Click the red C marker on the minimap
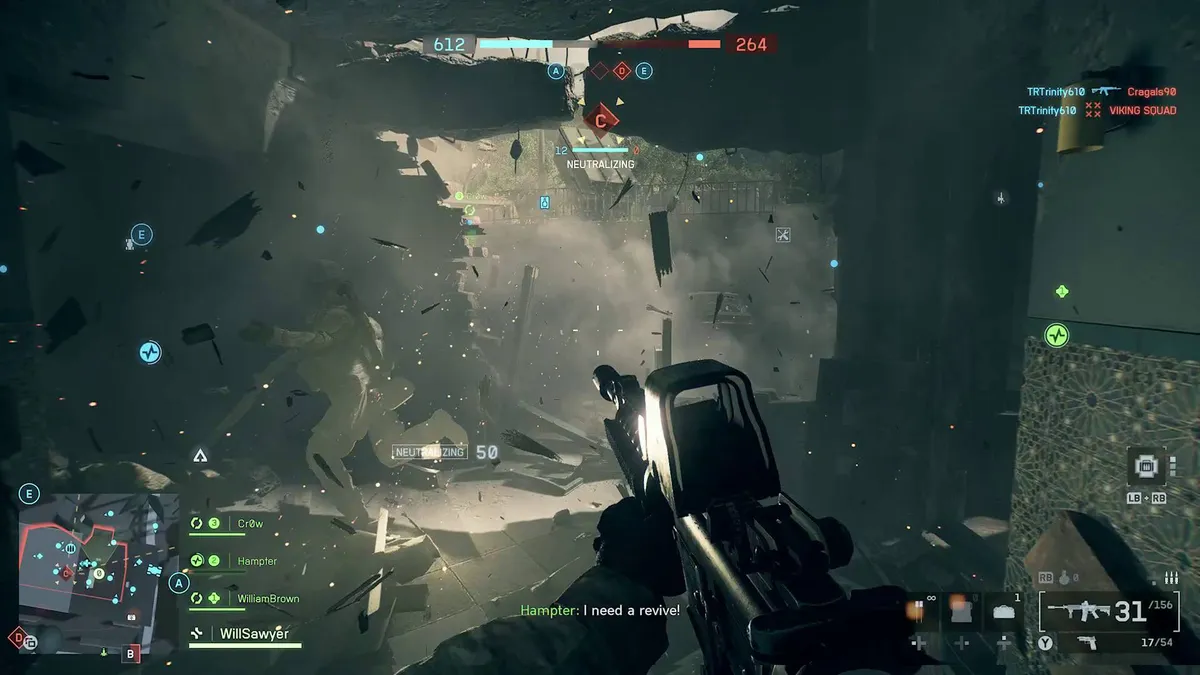 coord(67,574)
